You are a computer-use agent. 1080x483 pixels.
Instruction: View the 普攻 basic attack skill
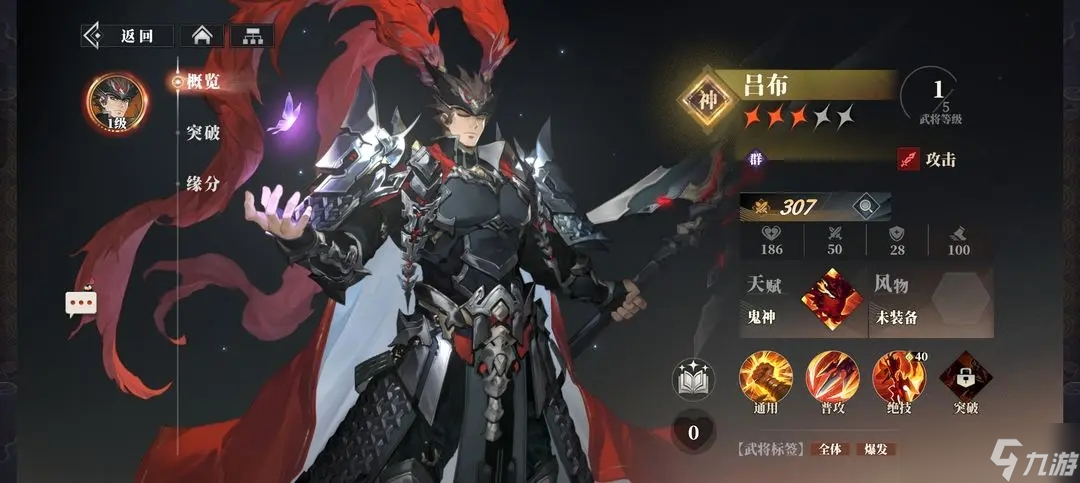coord(826,377)
